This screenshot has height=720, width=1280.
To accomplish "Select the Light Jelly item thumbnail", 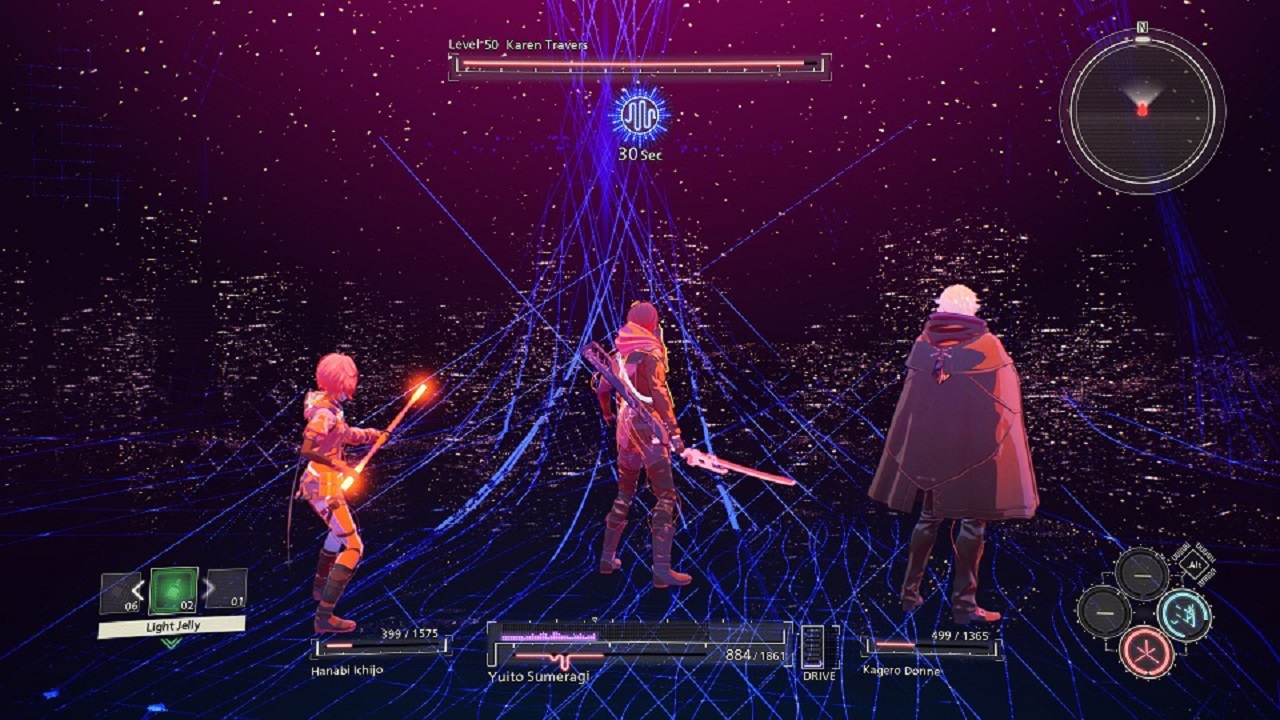I will coord(173,591).
